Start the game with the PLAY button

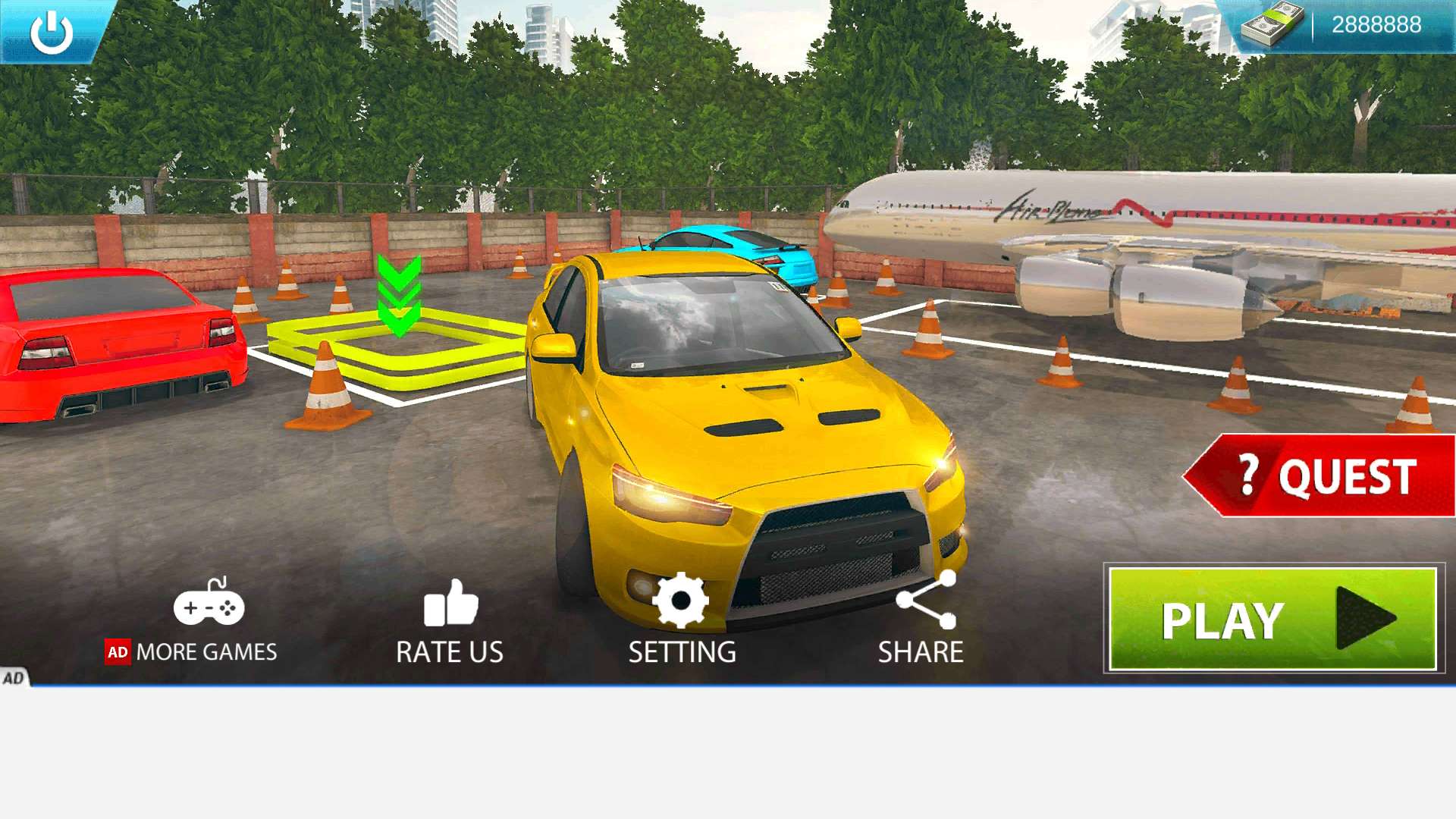1272,619
